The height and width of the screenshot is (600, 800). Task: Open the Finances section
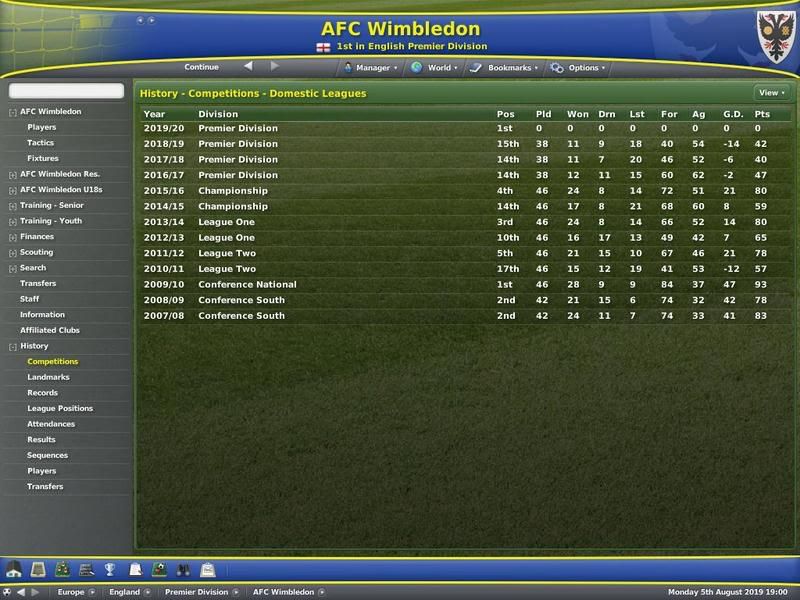pyautogui.click(x=37, y=237)
